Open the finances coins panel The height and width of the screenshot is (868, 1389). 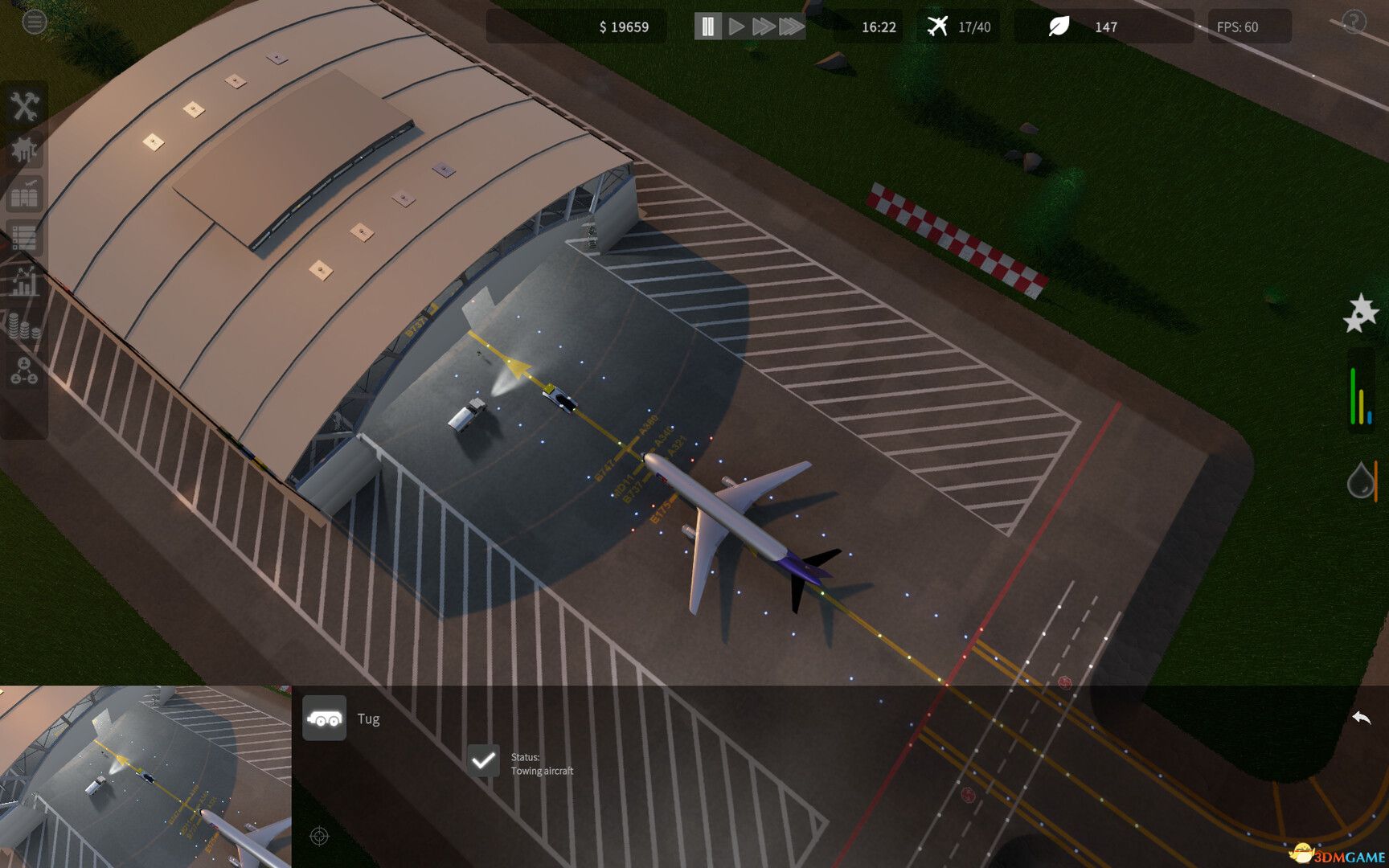[23, 325]
